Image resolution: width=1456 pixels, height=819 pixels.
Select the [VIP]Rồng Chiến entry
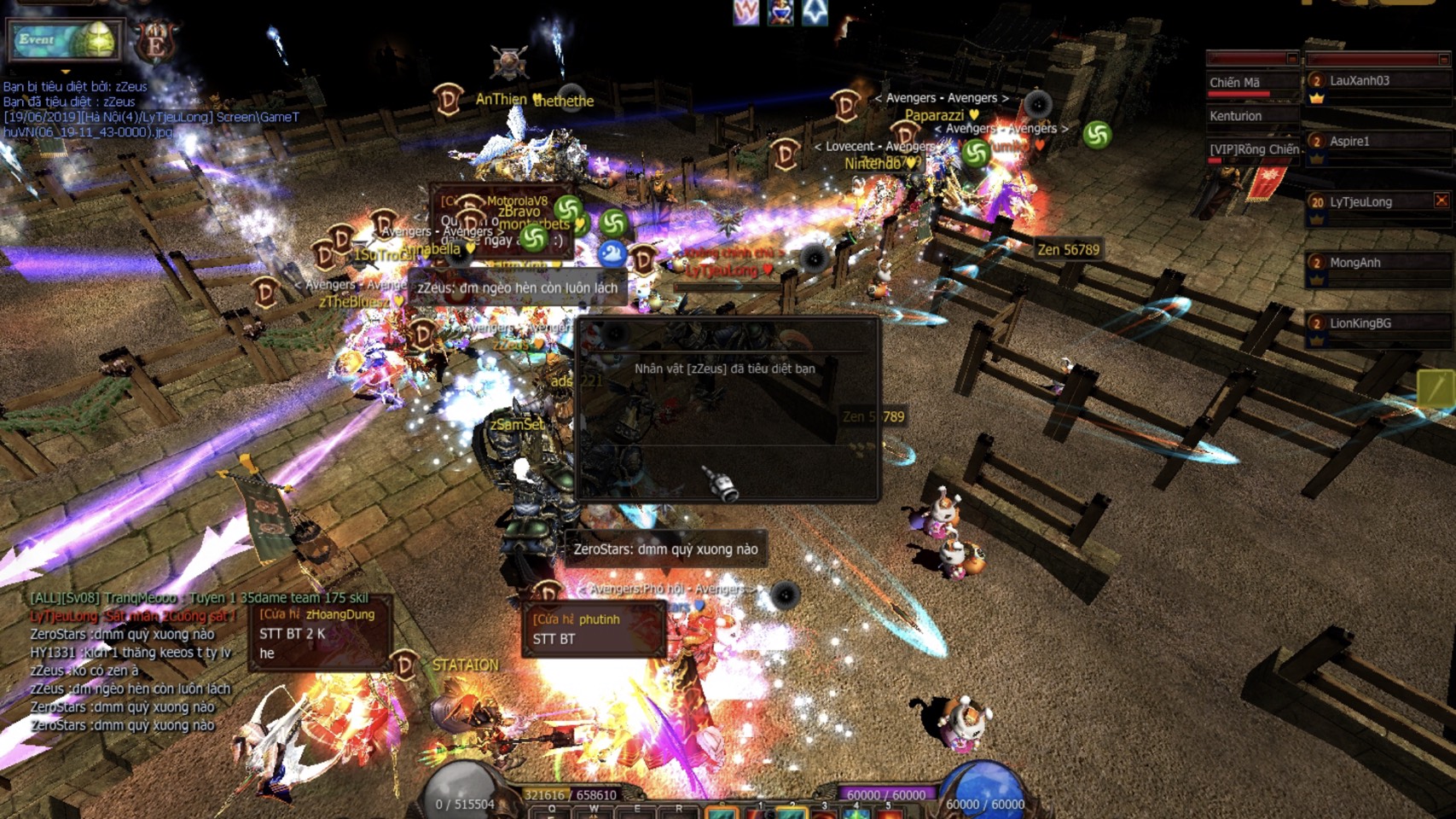tap(1252, 149)
